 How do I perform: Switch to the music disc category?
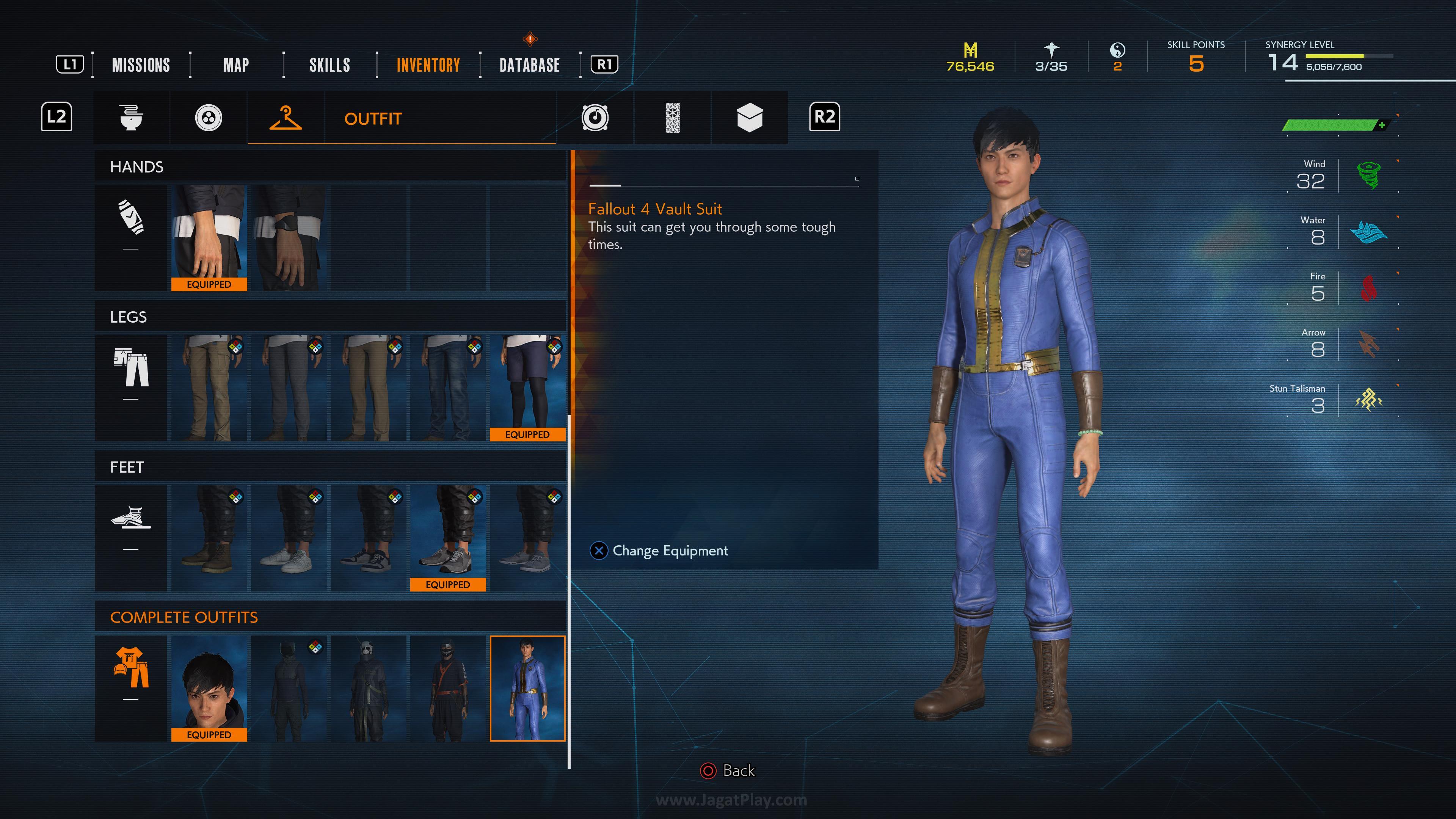595,118
